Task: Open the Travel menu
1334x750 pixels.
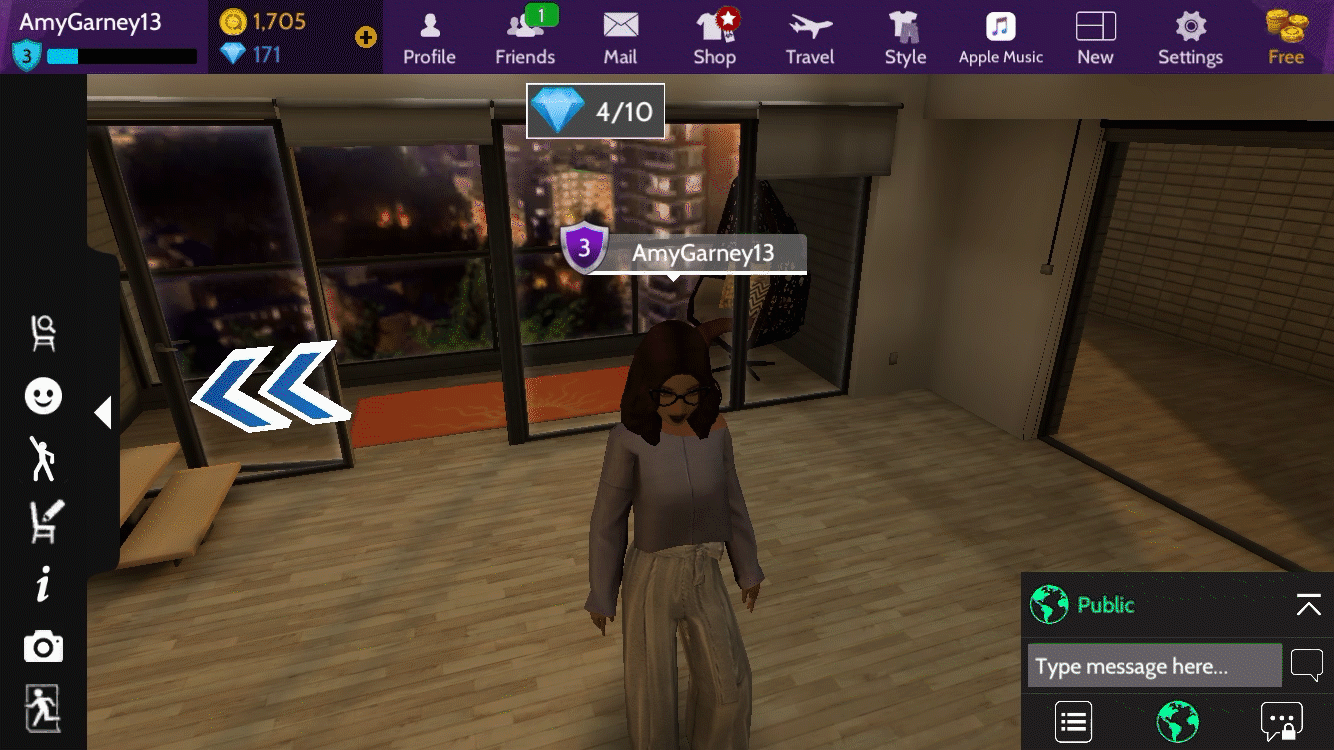Action: point(810,38)
